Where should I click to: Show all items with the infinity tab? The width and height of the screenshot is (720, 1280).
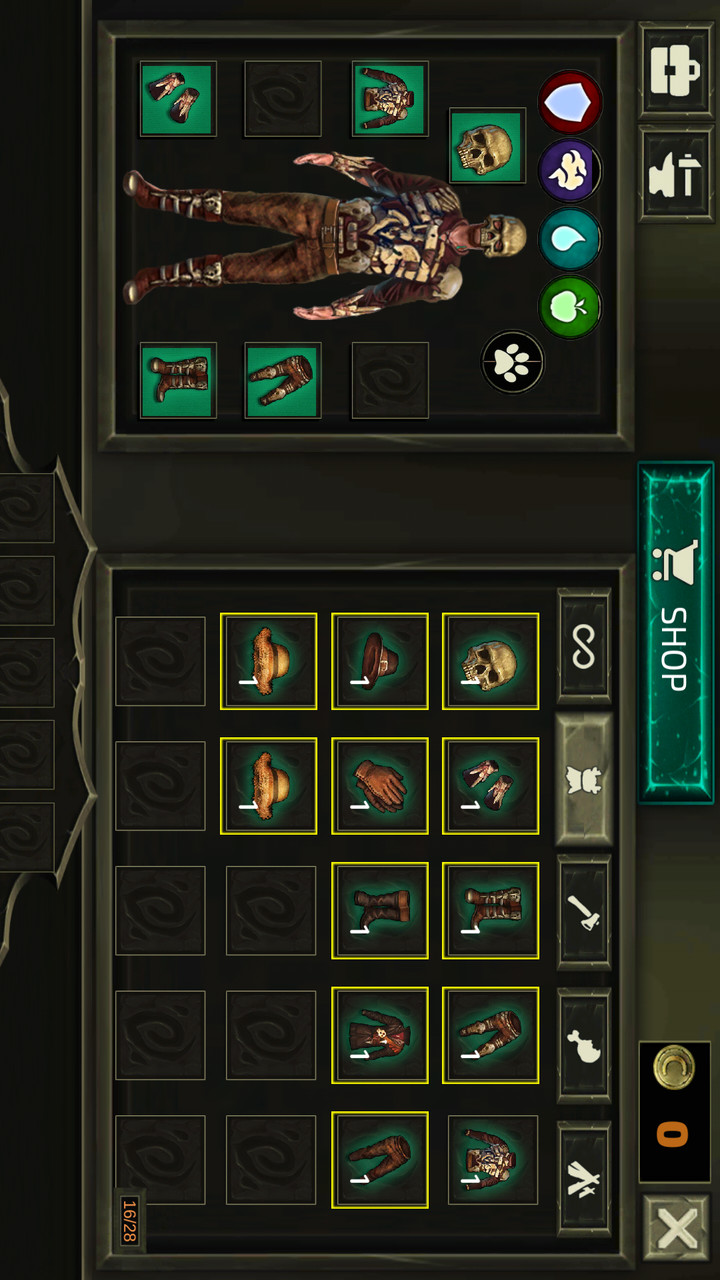point(584,645)
